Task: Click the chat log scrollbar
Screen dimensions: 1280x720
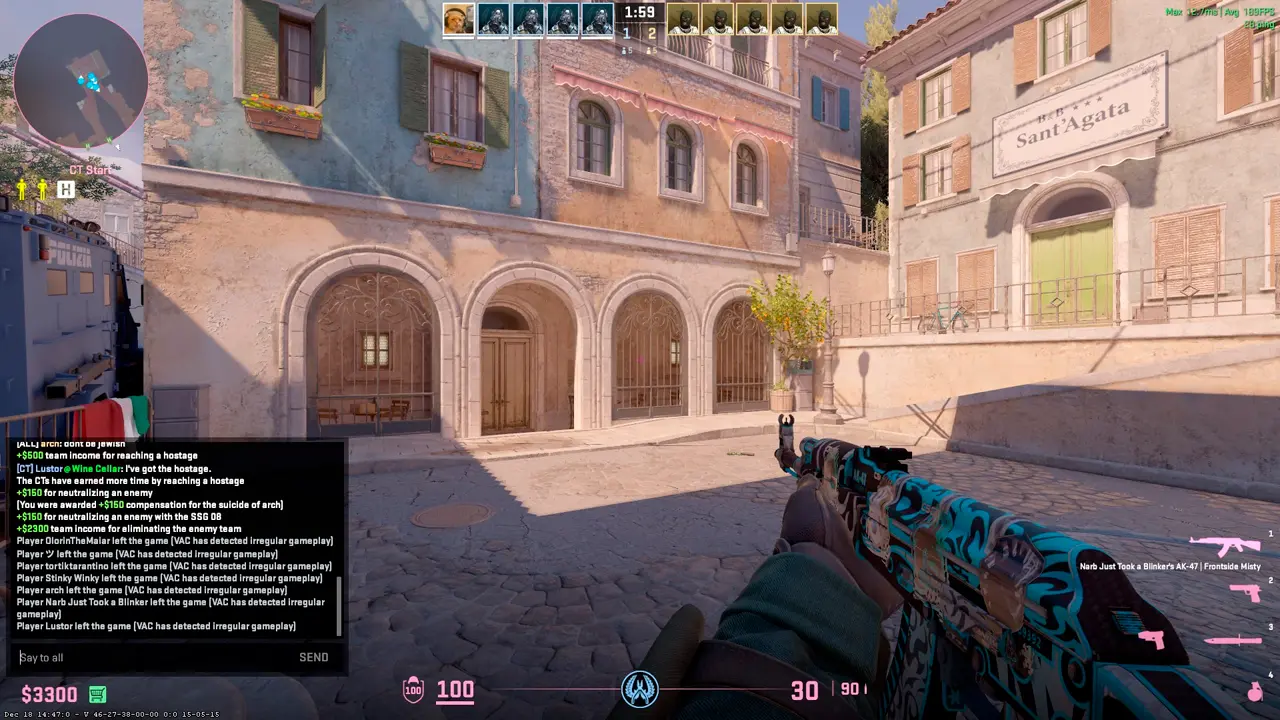Action: [339, 606]
